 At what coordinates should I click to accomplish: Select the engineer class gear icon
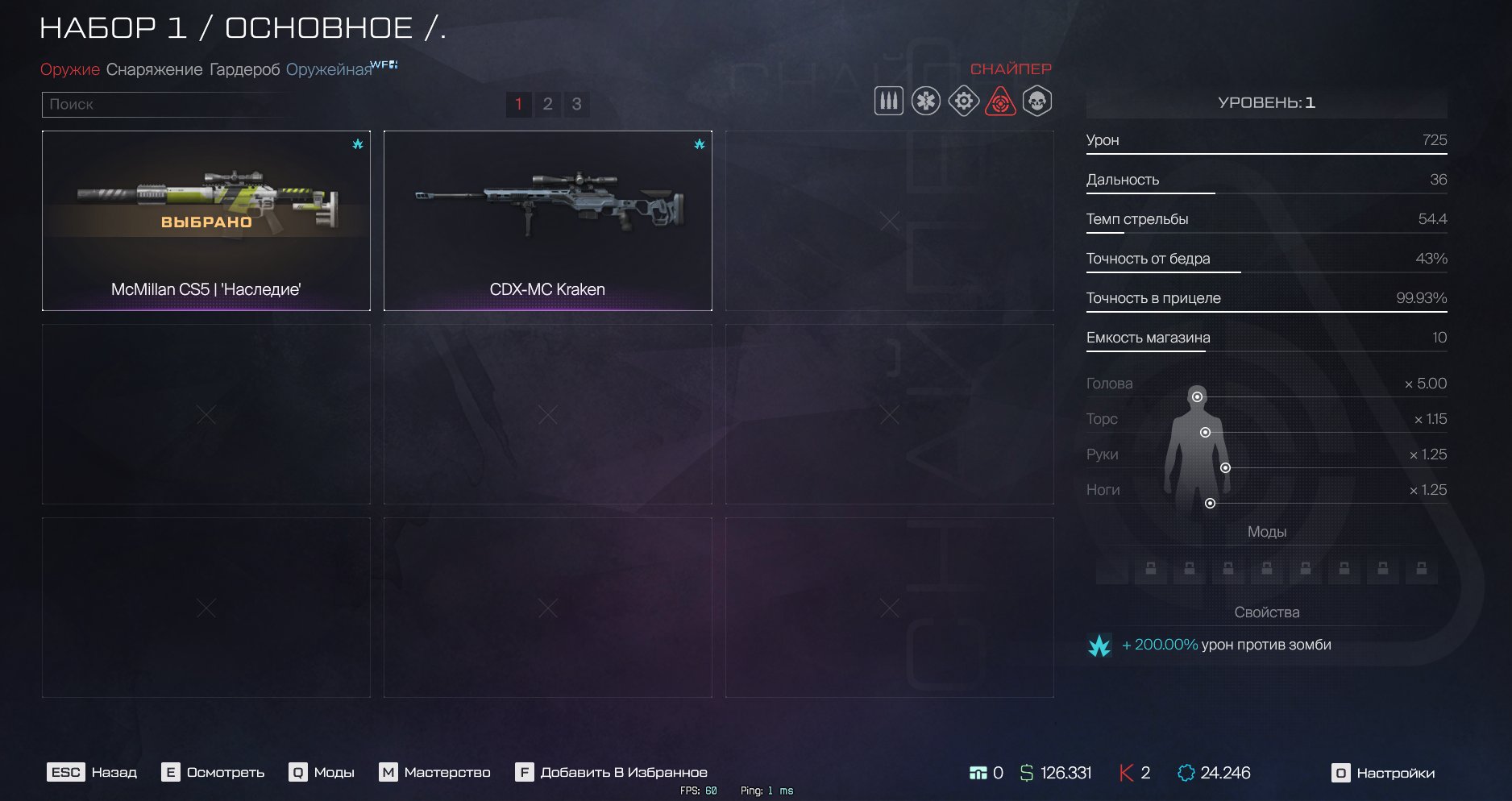click(963, 102)
